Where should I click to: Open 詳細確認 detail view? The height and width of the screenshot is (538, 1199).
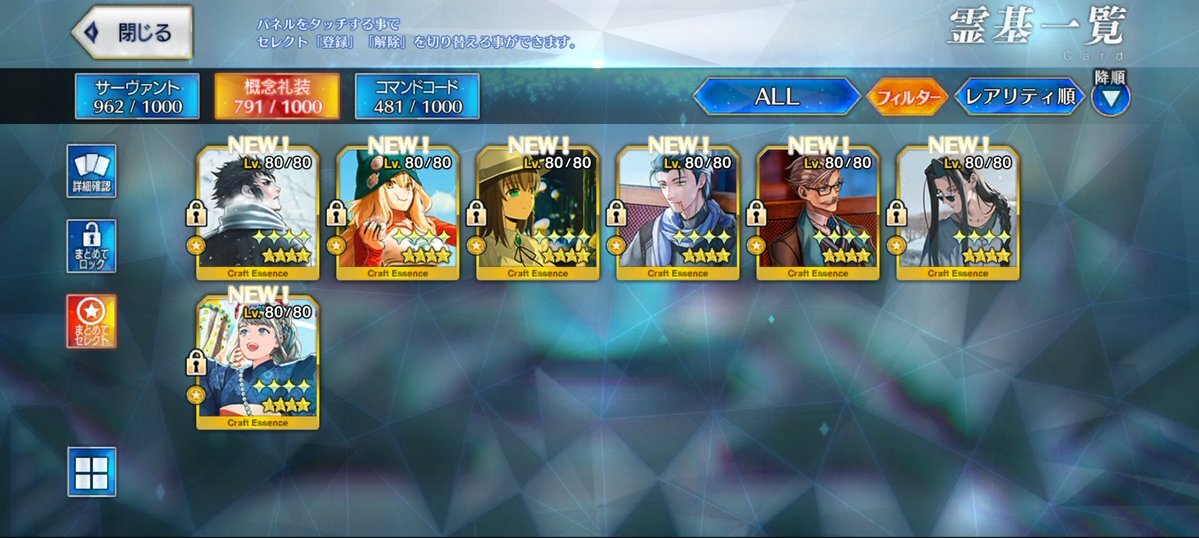[x=92, y=172]
